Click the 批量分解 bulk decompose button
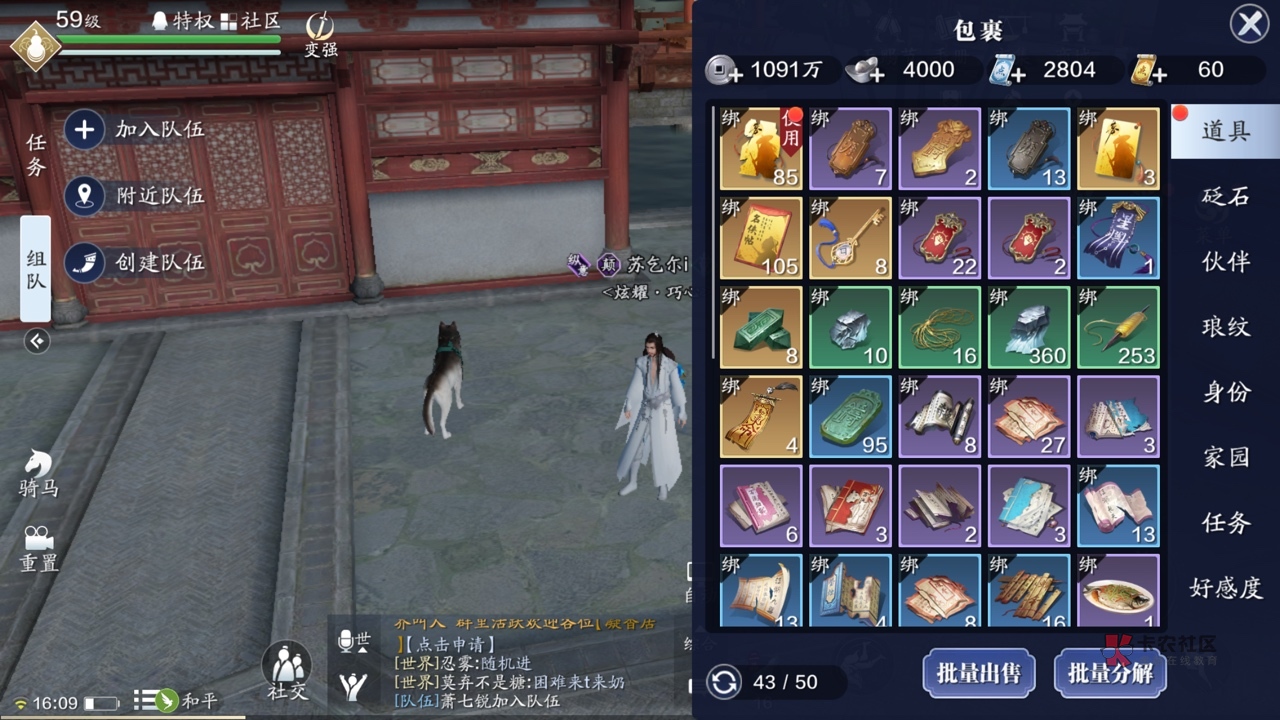 click(x=1110, y=673)
